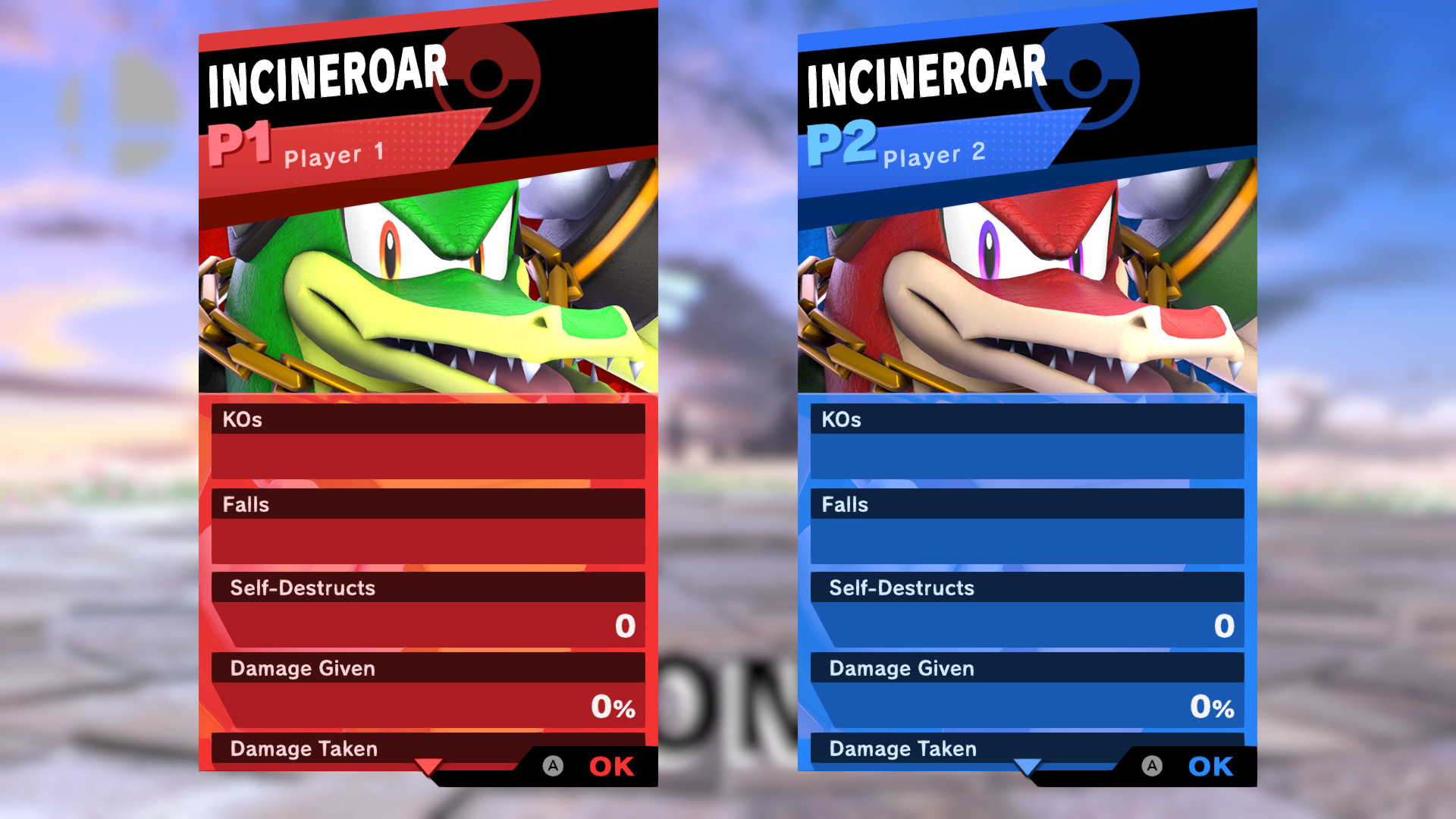
Task: Click the A button icon next to P2's OK
Action: pyautogui.click(x=1153, y=767)
